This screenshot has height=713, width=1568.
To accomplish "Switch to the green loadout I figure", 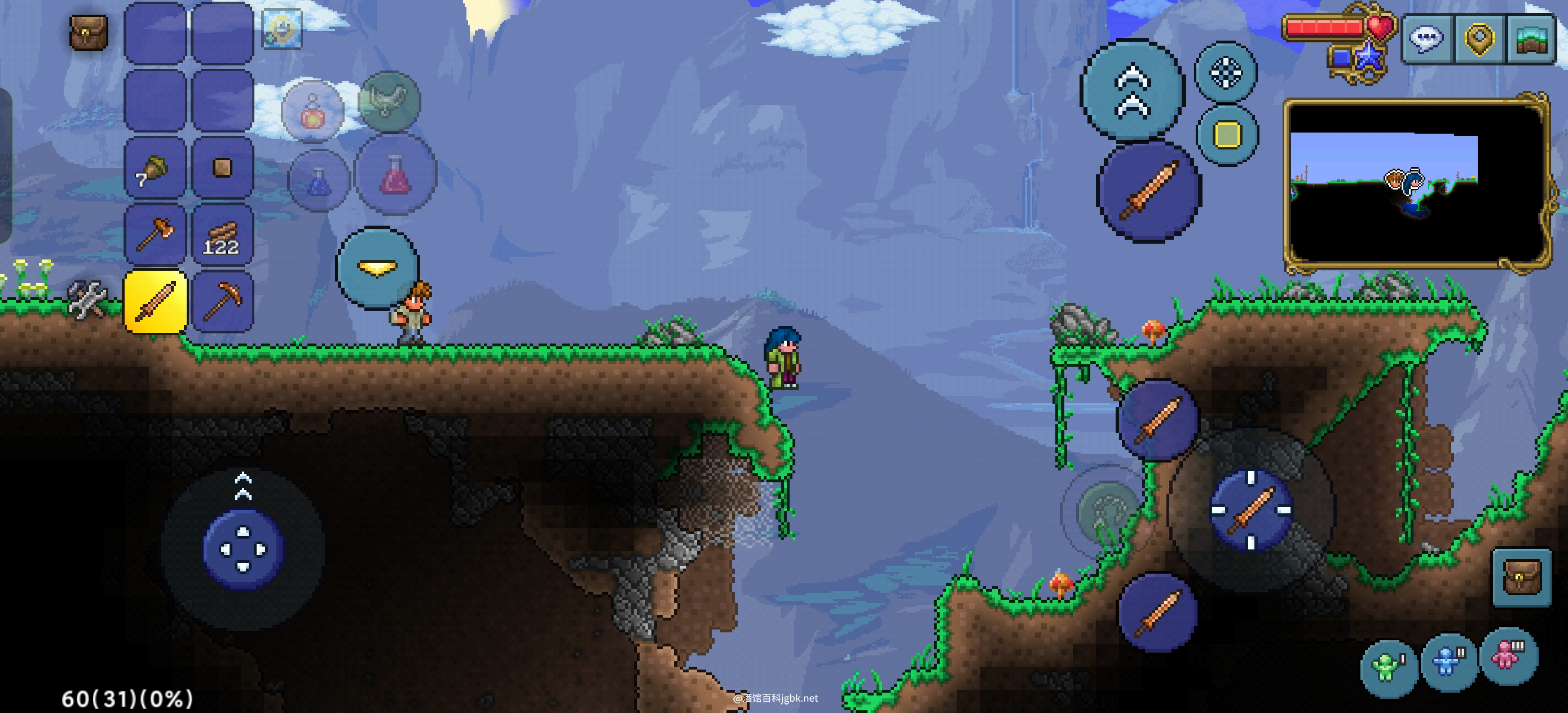I will pyautogui.click(x=1388, y=667).
